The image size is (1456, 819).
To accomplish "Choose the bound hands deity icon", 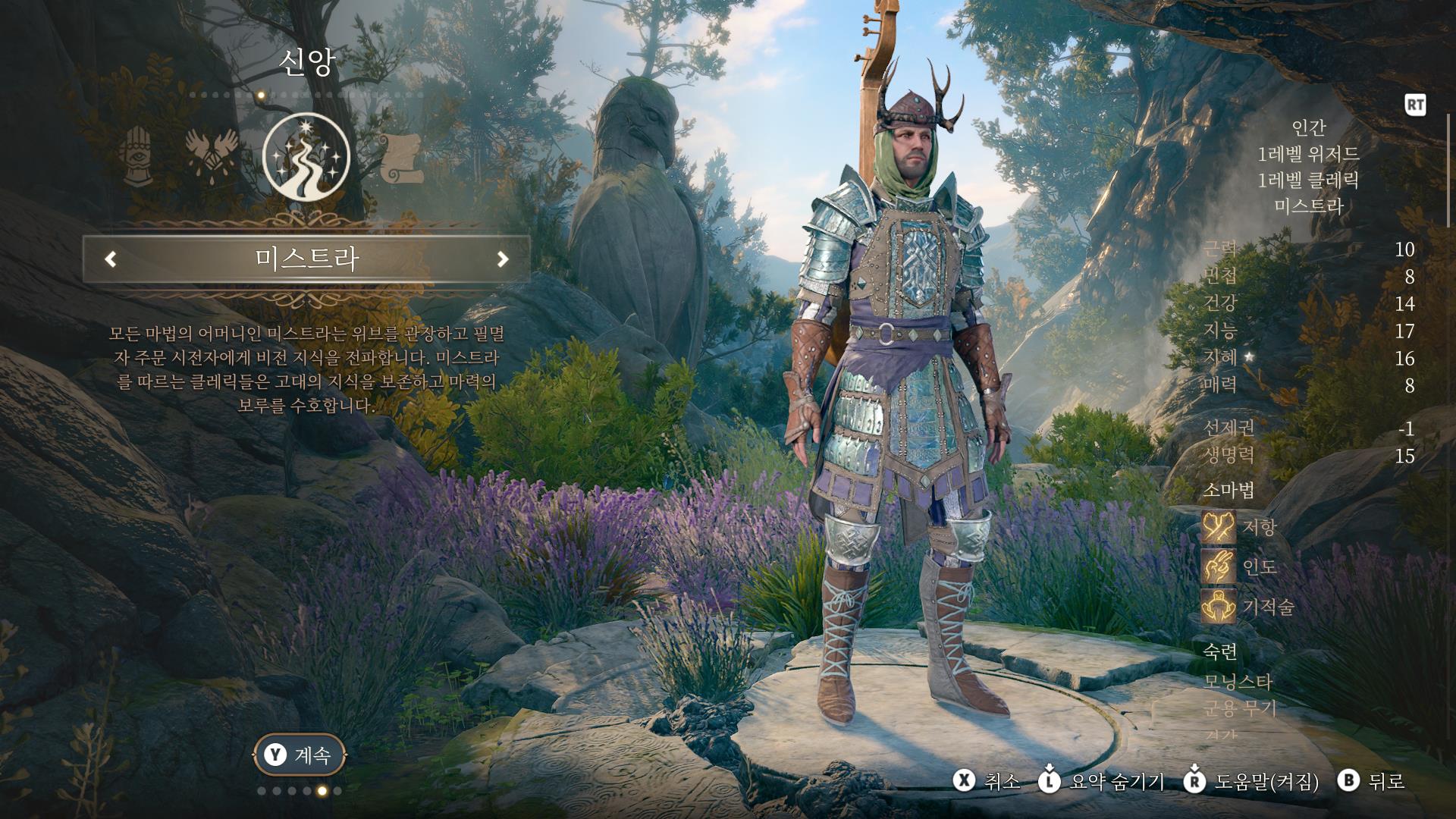I will coord(212,155).
